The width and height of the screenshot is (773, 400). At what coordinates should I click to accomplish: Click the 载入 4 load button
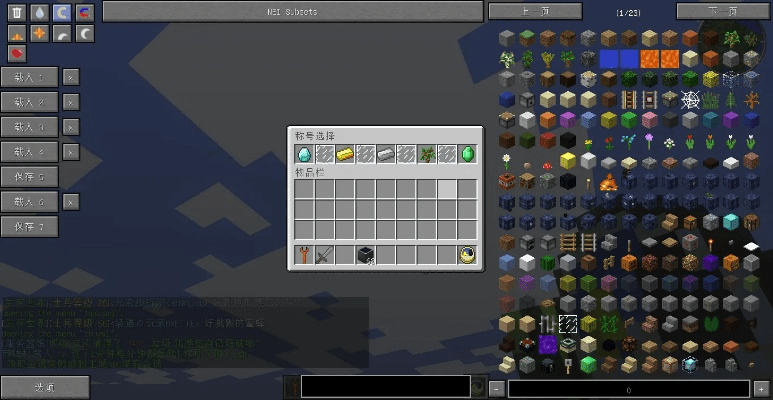tap(29, 152)
